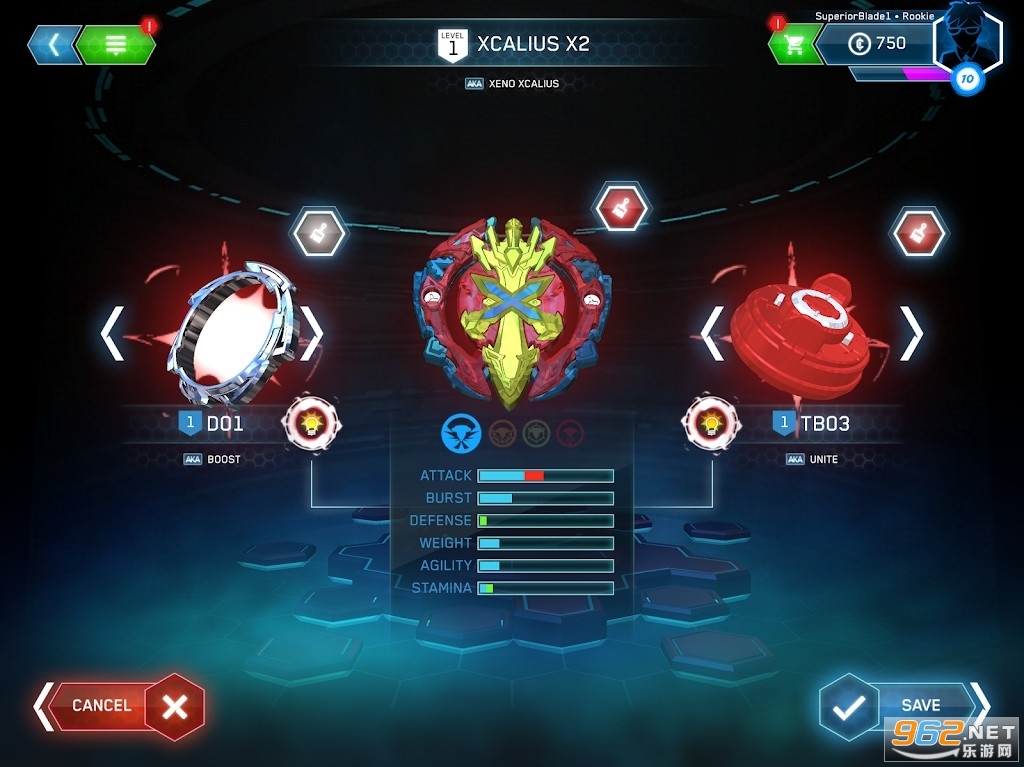The width and height of the screenshot is (1024, 767).
Task: Open the shop cart button
Action: tap(794, 45)
